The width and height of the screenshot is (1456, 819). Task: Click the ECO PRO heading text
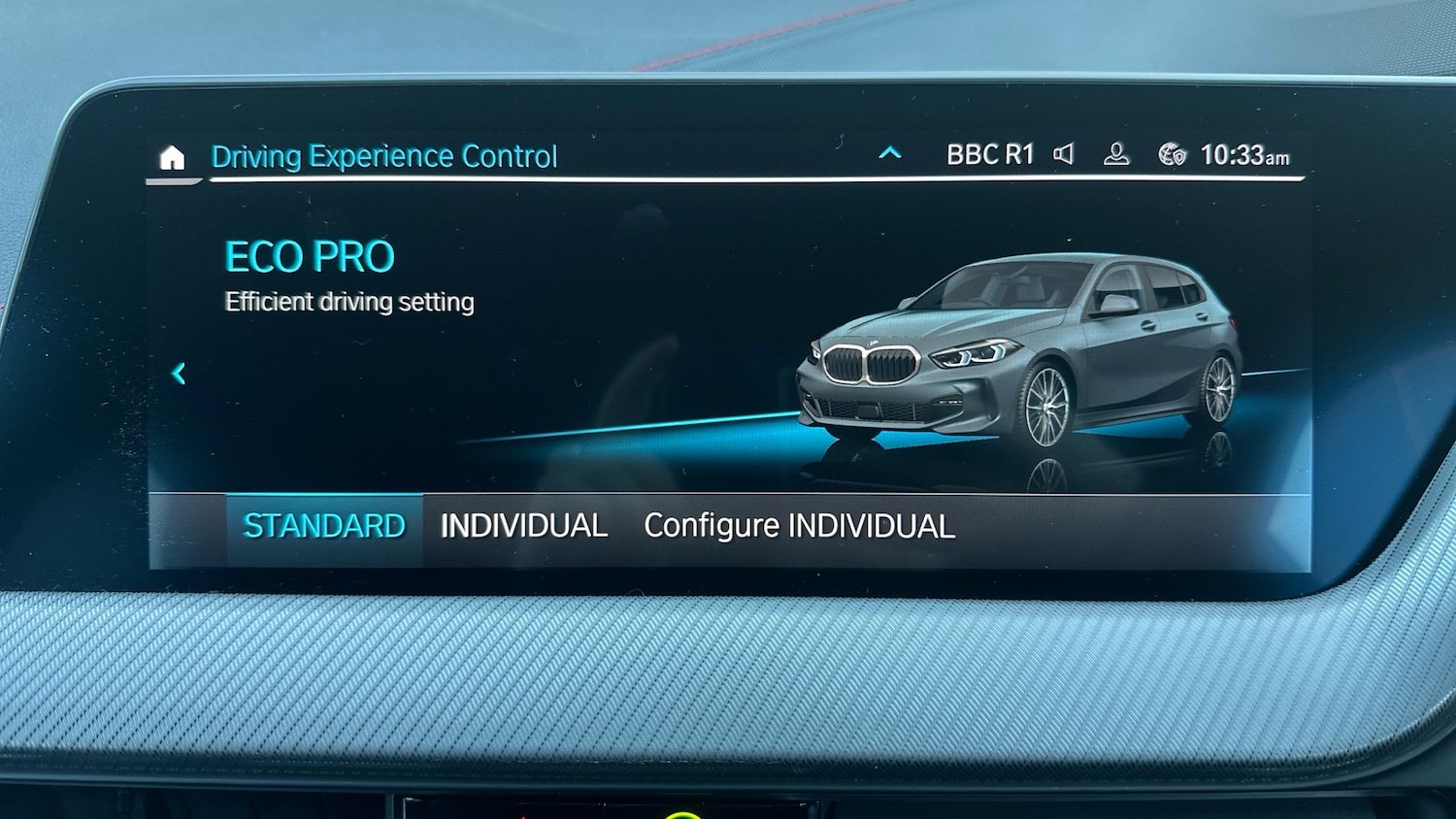pyautogui.click(x=311, y=257)
